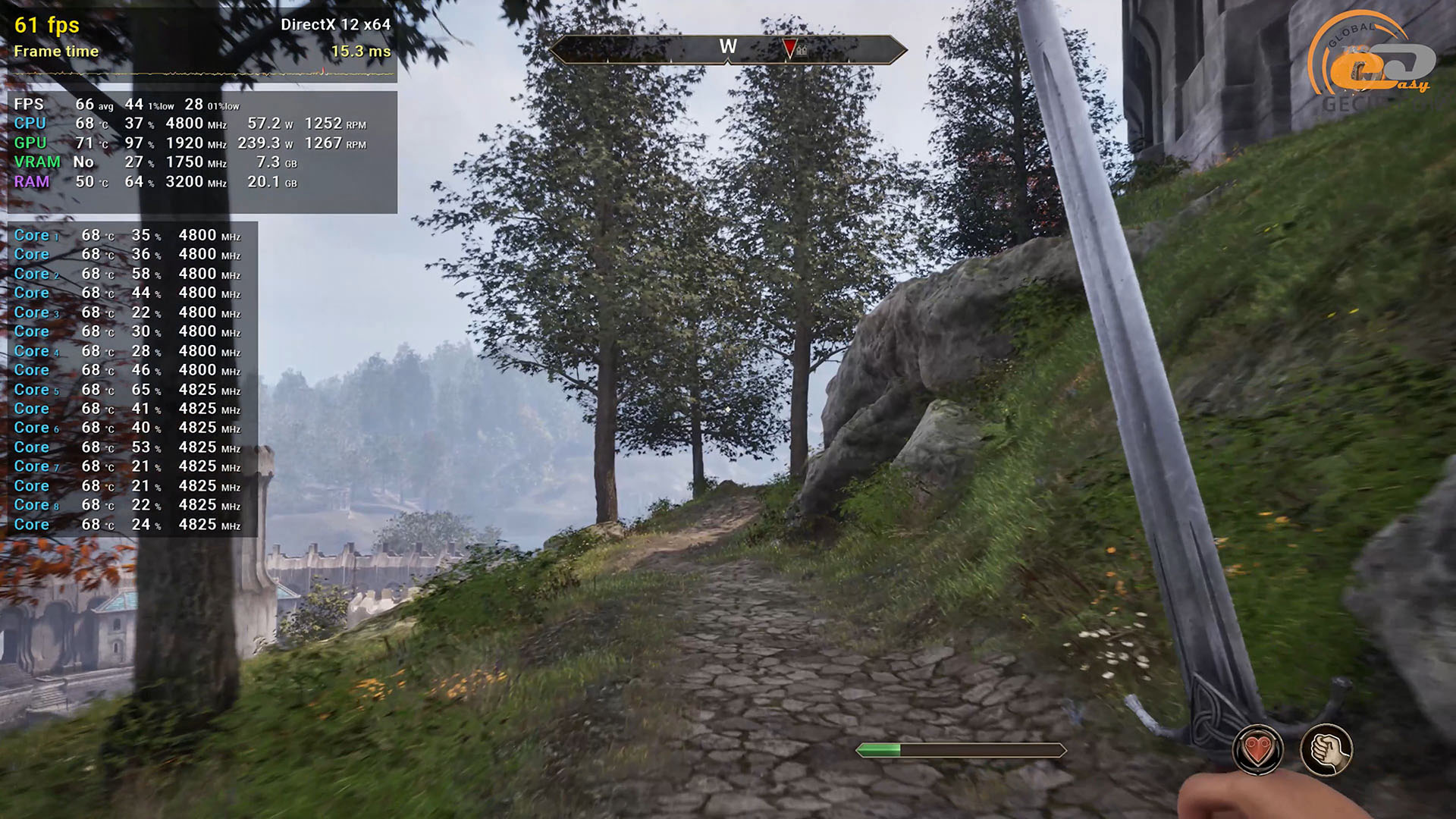Click the red quest marker on the compass
Screen dimensions: 1456x819
tap(789, 49)
